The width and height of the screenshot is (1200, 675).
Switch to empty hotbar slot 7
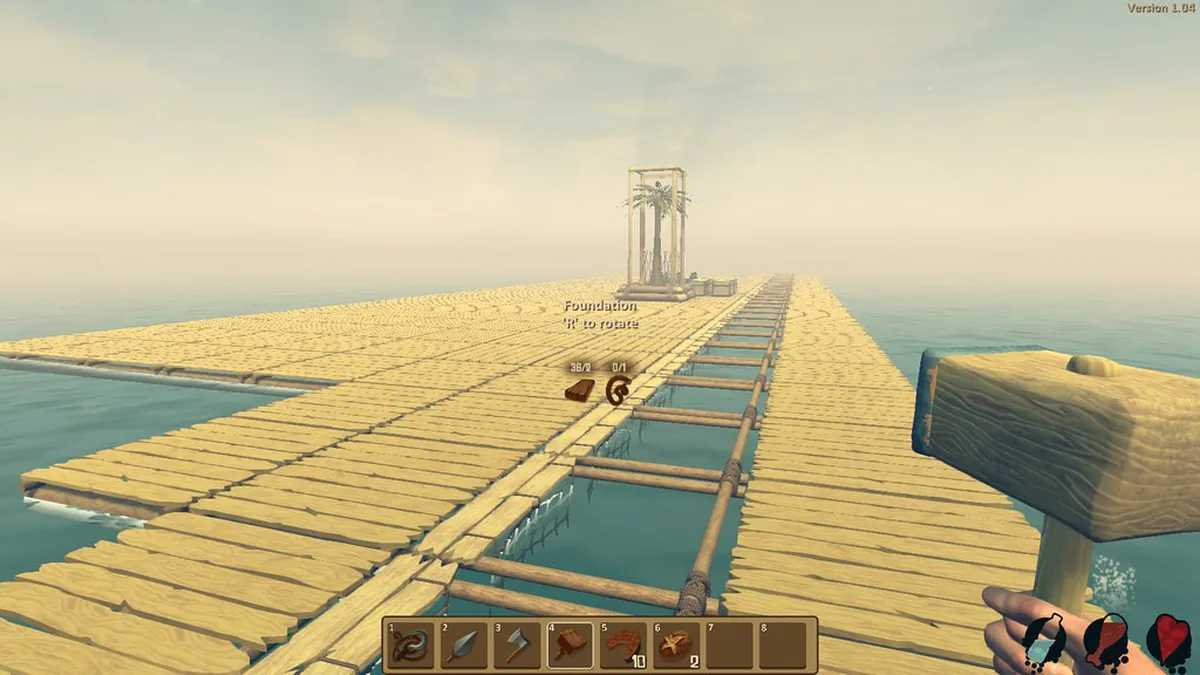point(729,645)
